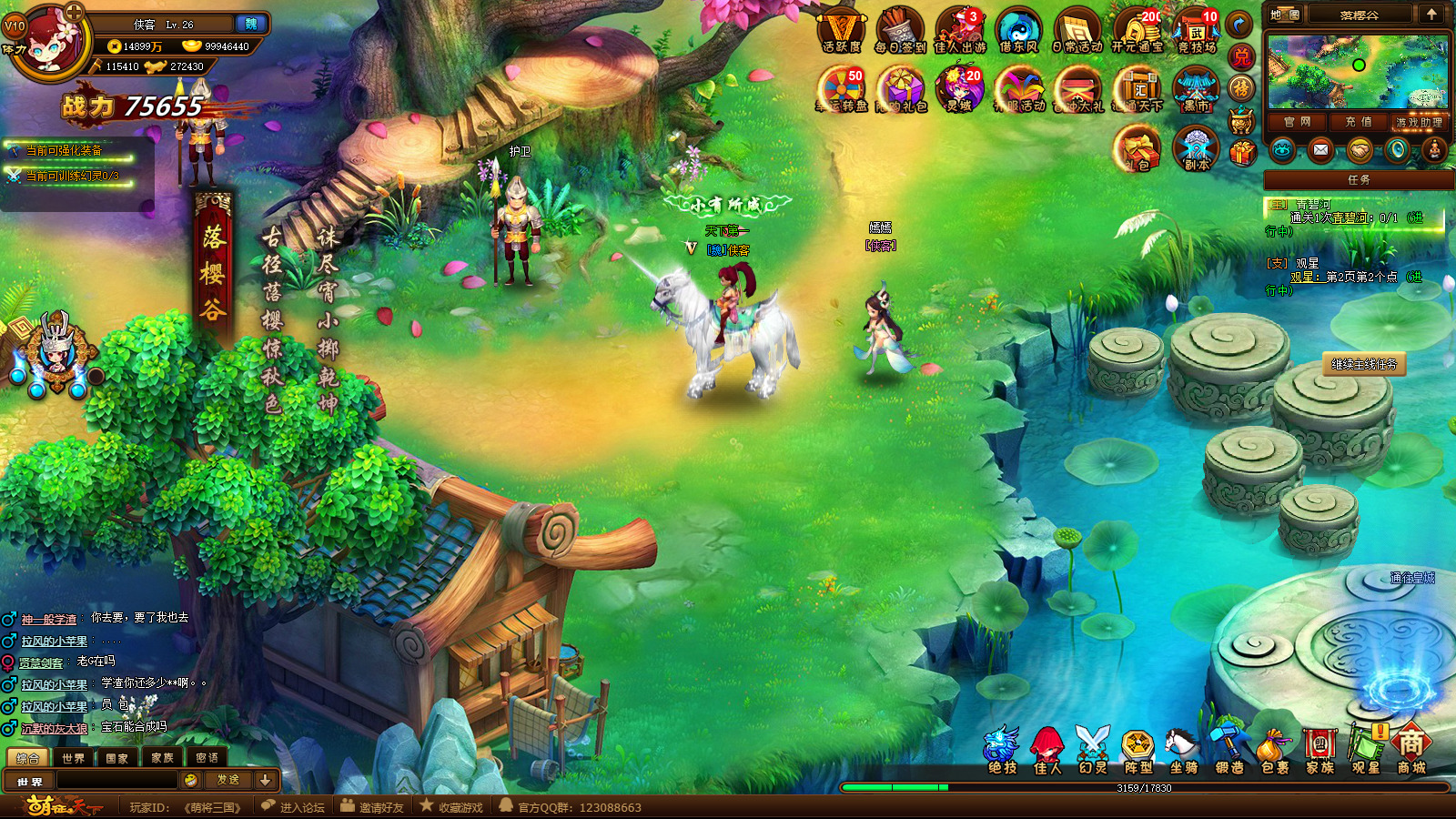The width and height of the screenshot is (1456, 819).
Task: Open the 坐骑 mount menu
Action: pyautogui.click(x=1183, y=753)
